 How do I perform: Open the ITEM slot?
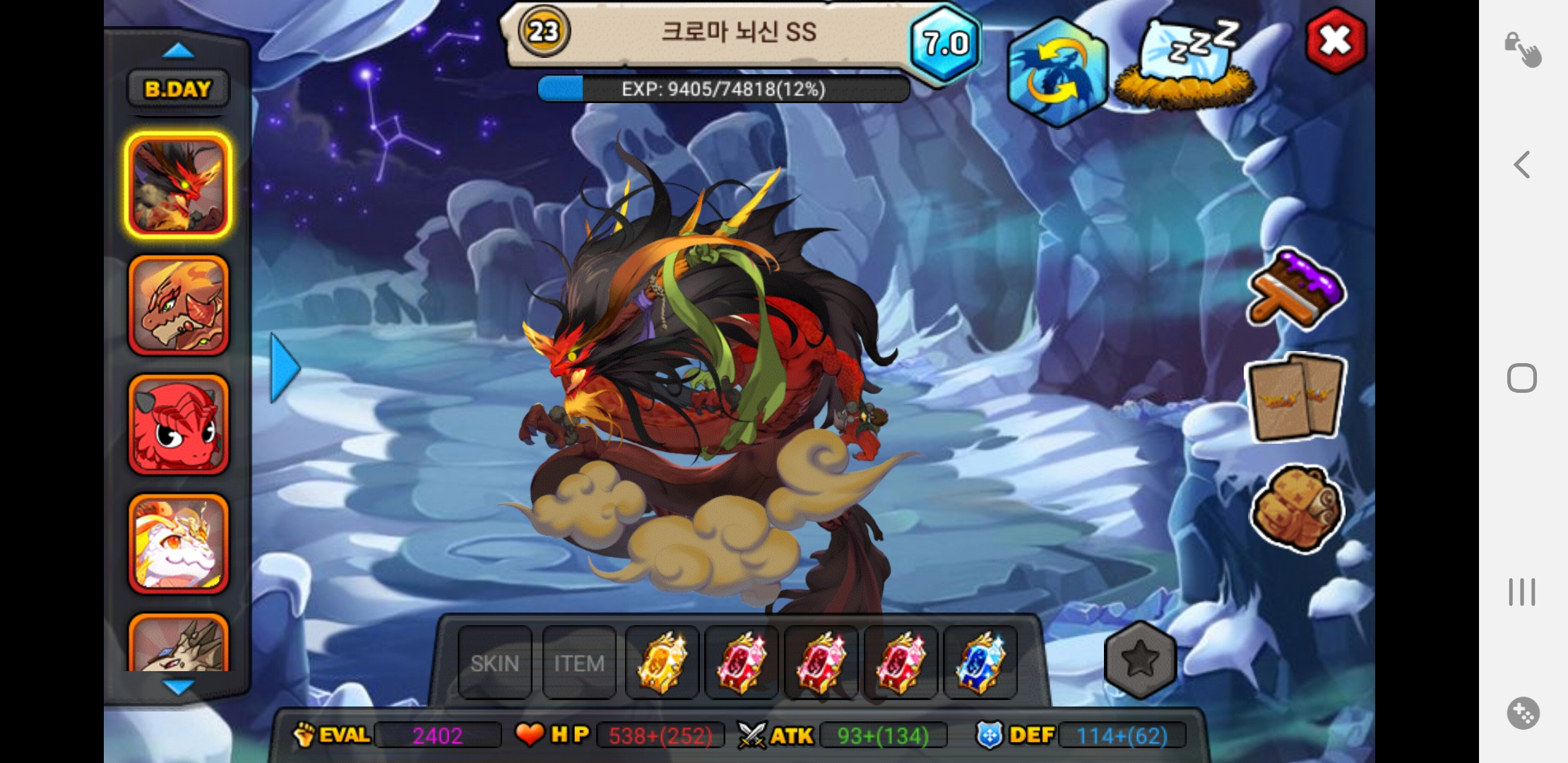(579, 663)
